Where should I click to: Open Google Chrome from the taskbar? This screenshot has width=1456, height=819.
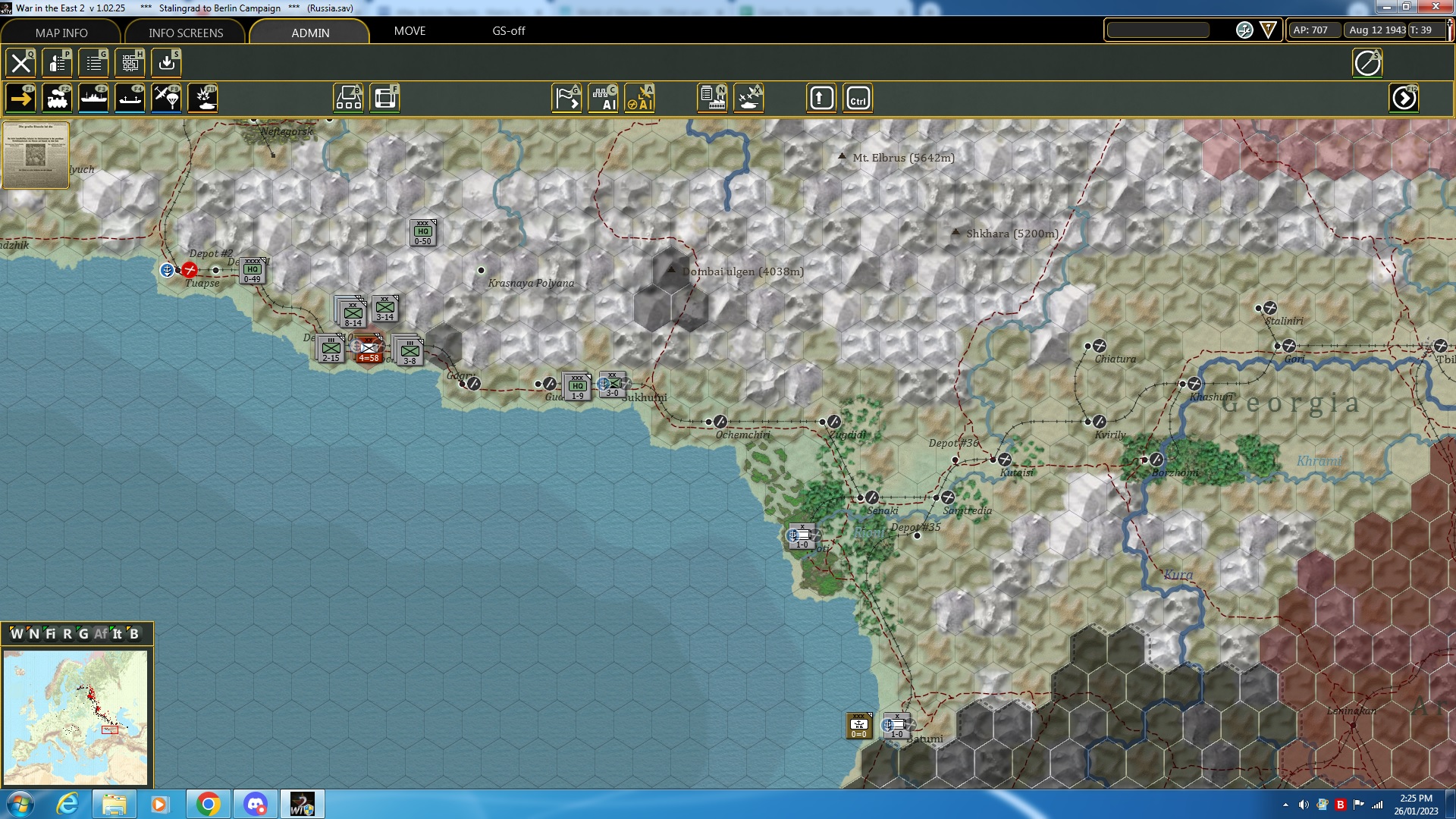click(x=207, y=803)
